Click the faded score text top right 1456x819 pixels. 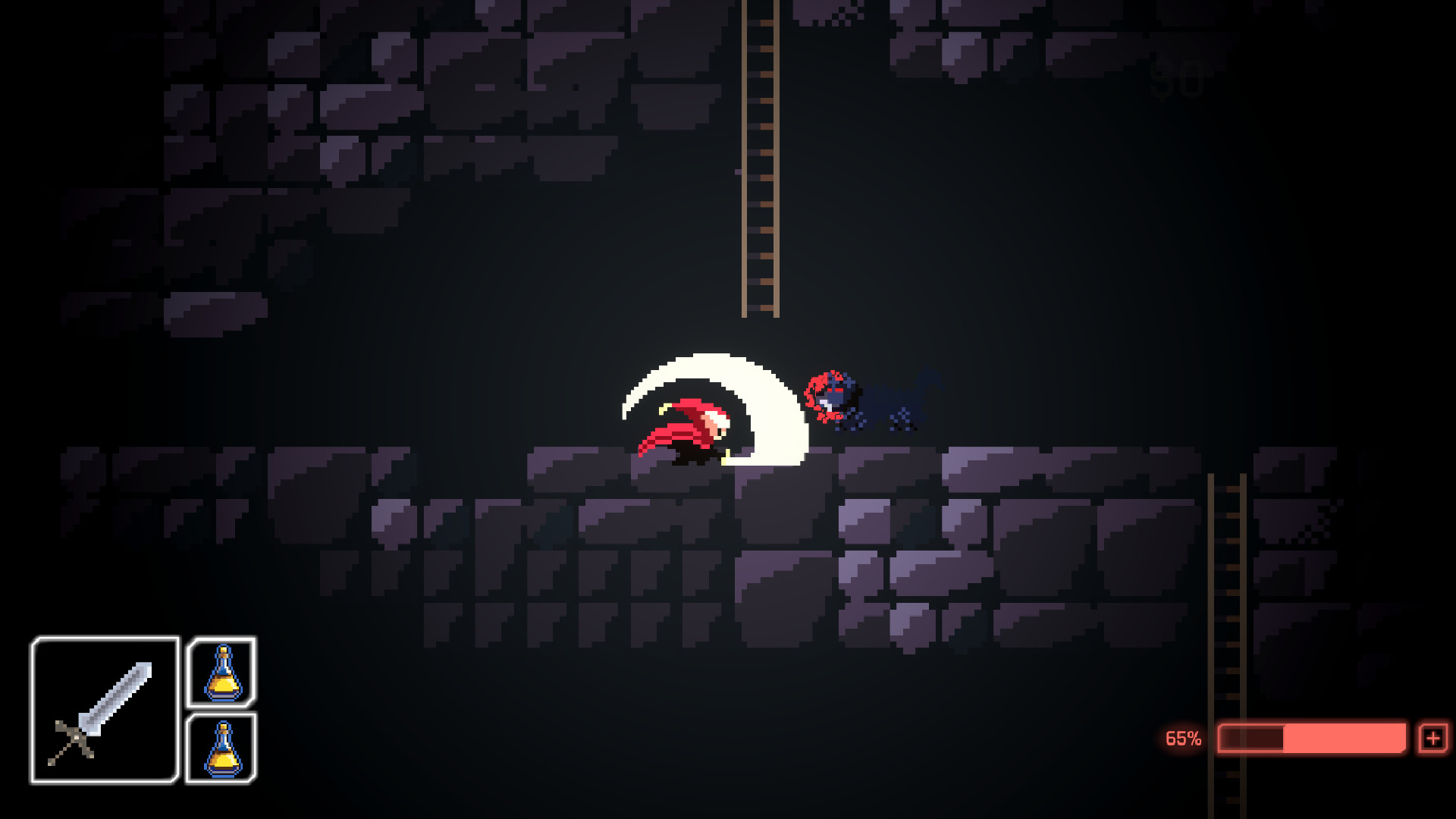[1174, 76]
